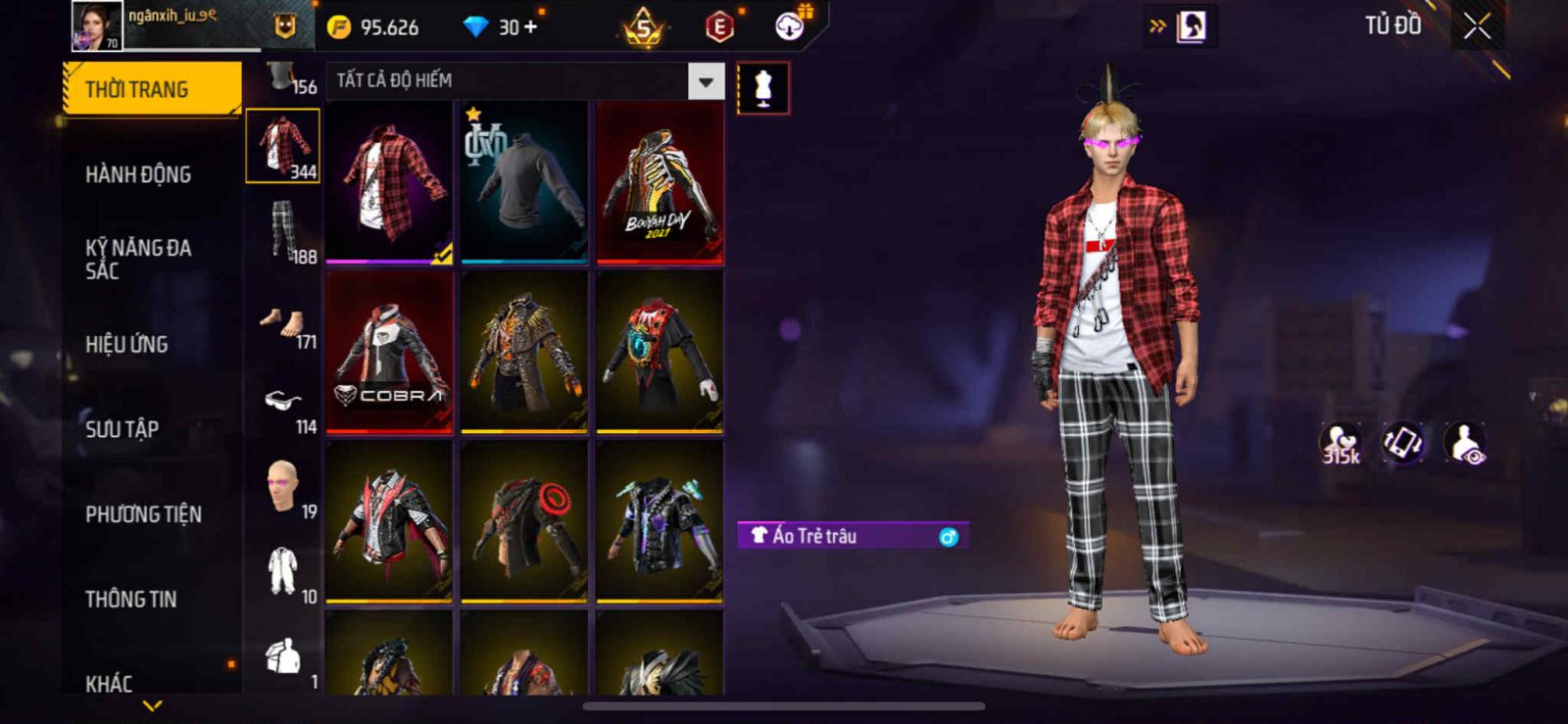Screen dimensions: 1568x724
Task: Select the red plaid shirt item
Action: (x=389, y=182)
